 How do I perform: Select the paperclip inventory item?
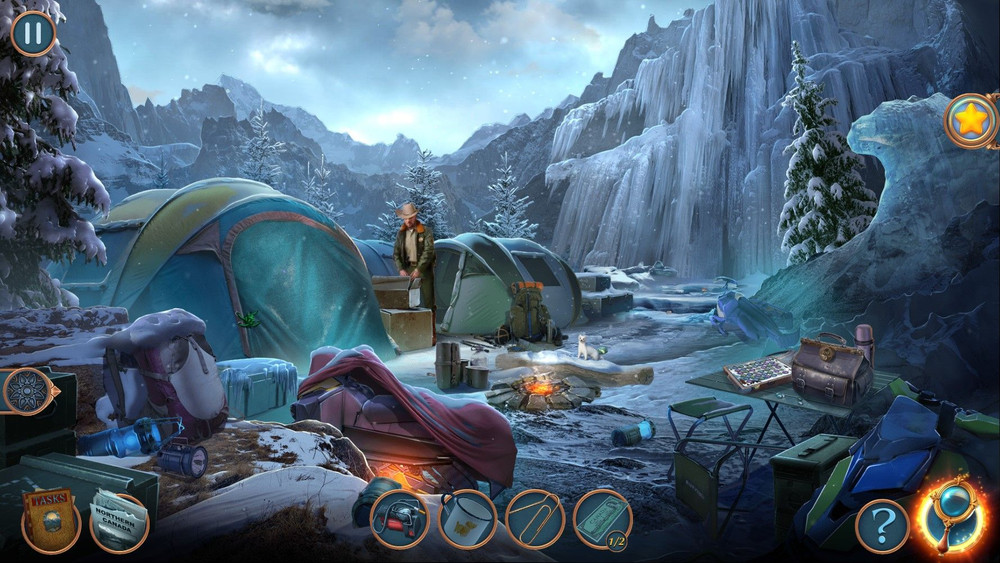point(535,520)
